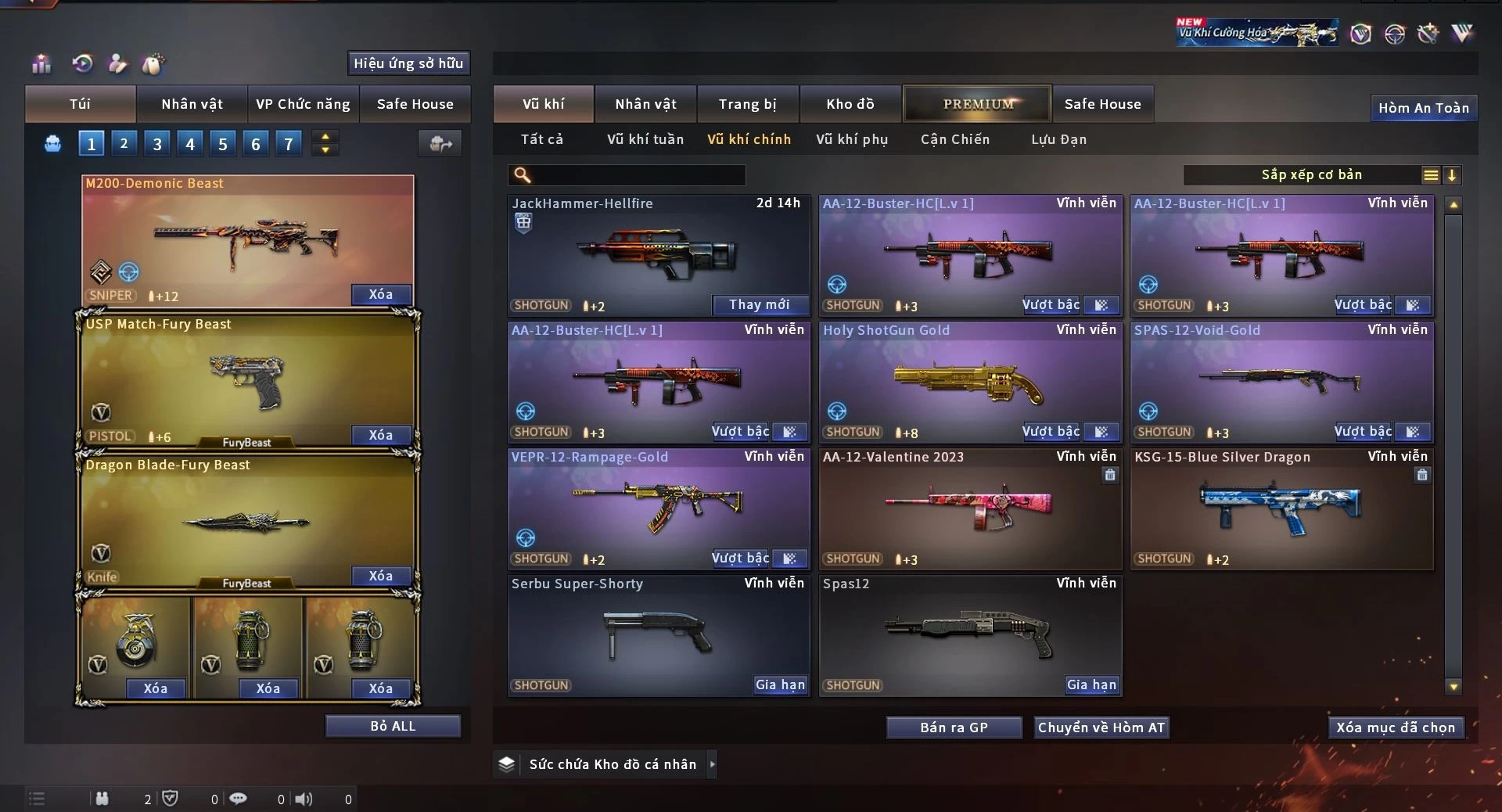Open the Hiệu ứng sở hữu panel
Screen dimensions: 1502x812
click(408, 63)
